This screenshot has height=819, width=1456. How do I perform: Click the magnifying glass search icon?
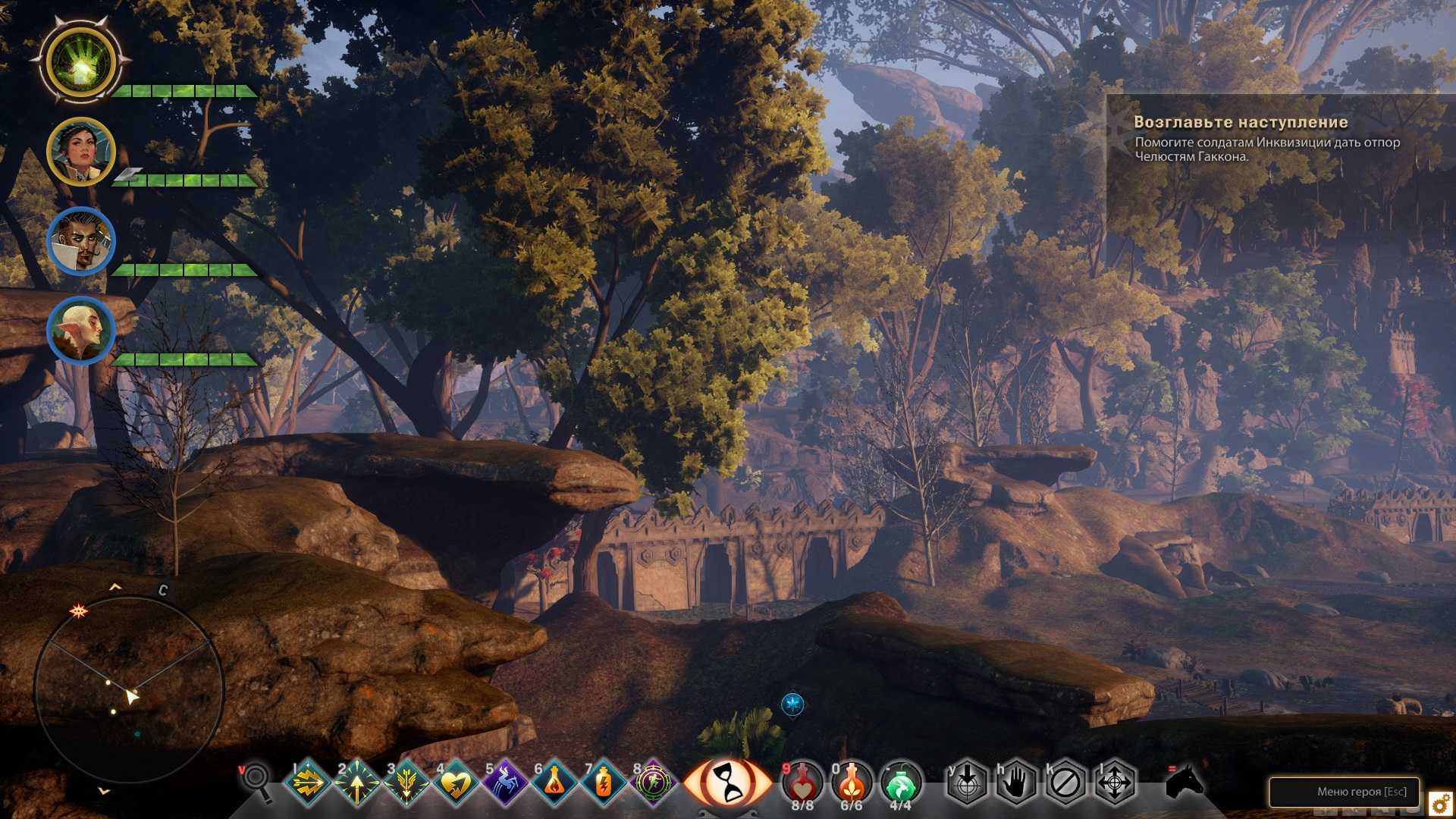click(x=256, y=781)
